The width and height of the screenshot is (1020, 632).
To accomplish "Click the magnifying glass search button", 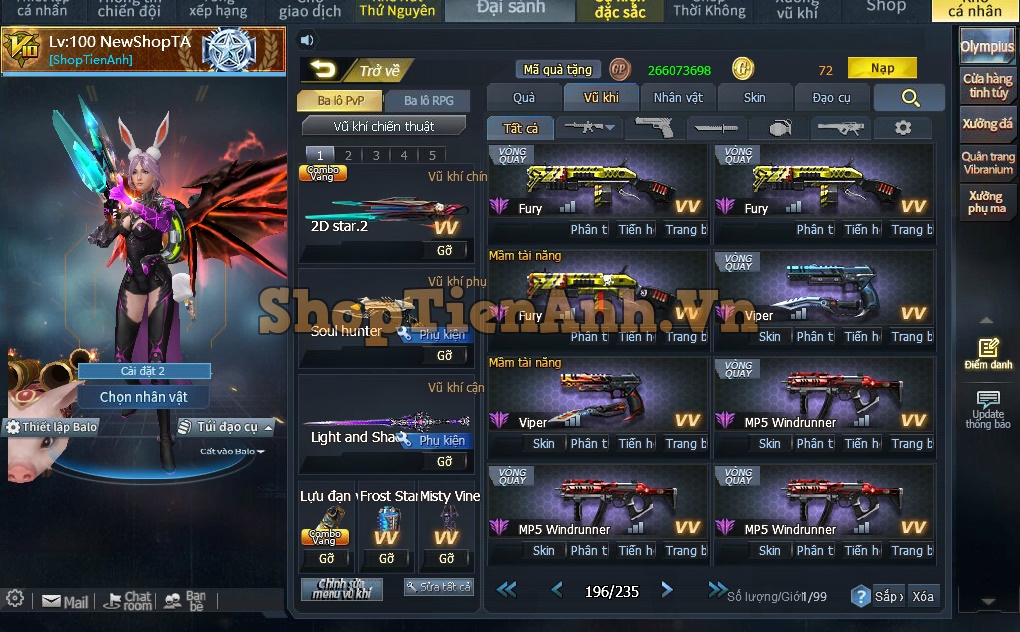I will pyautogui.click(x=909, y=97).
